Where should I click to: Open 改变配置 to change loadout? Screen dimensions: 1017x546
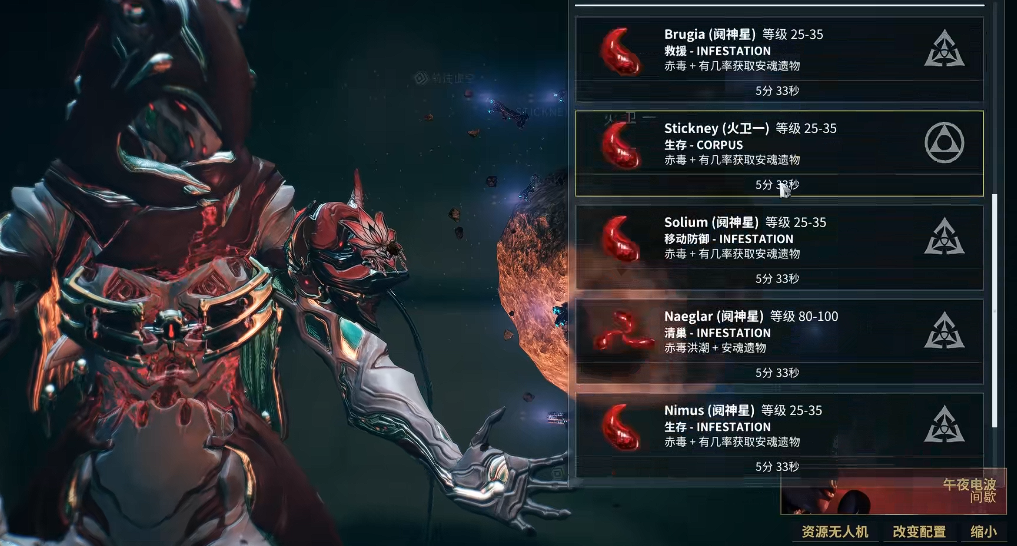[919, 532]
